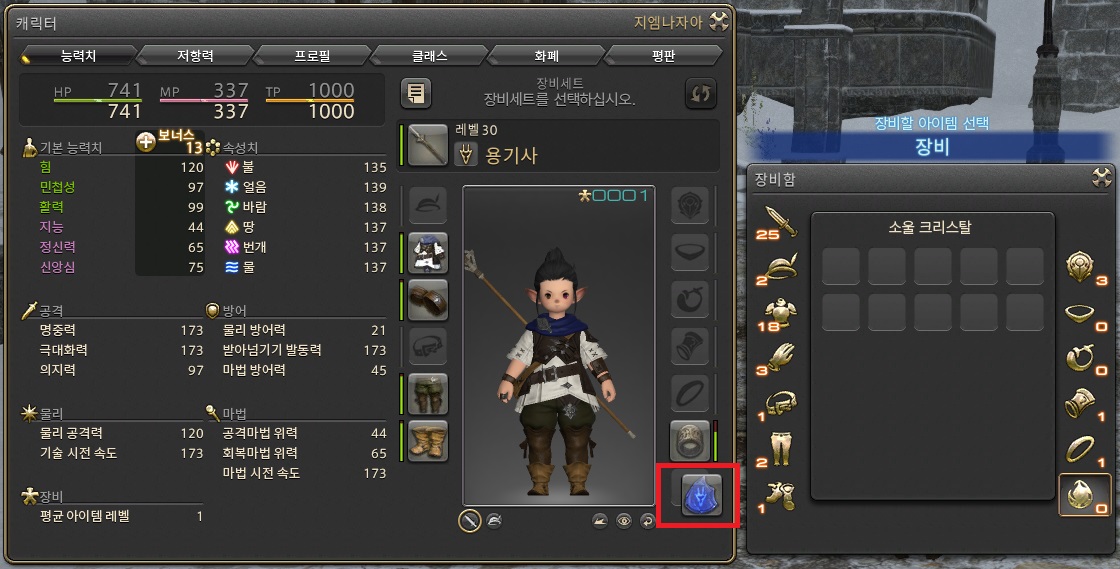Open the 프로필 tab

coord(312,56)
